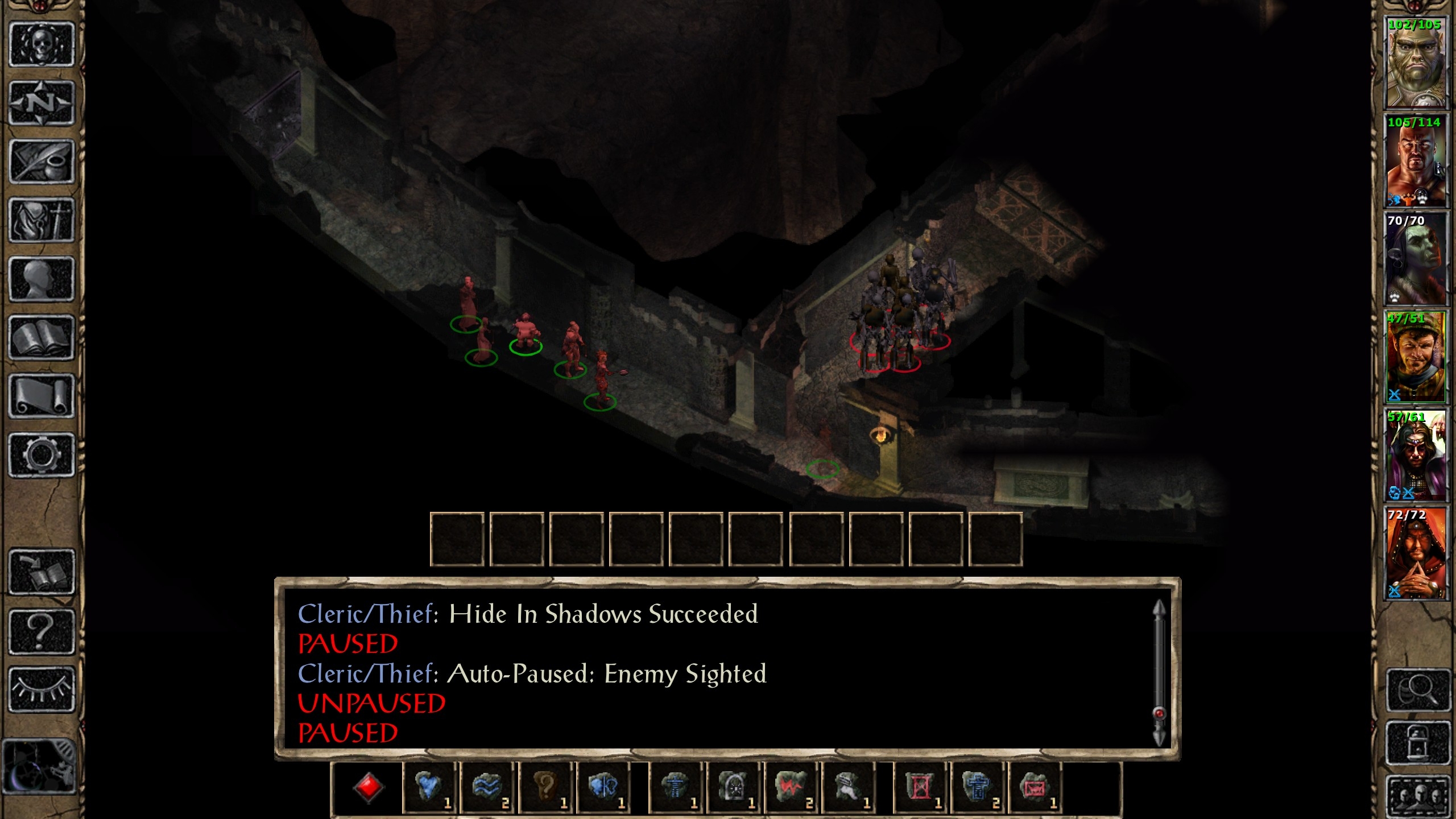Open the party inventory screen
Screen dimensions: 1456x819
point(42,221)
